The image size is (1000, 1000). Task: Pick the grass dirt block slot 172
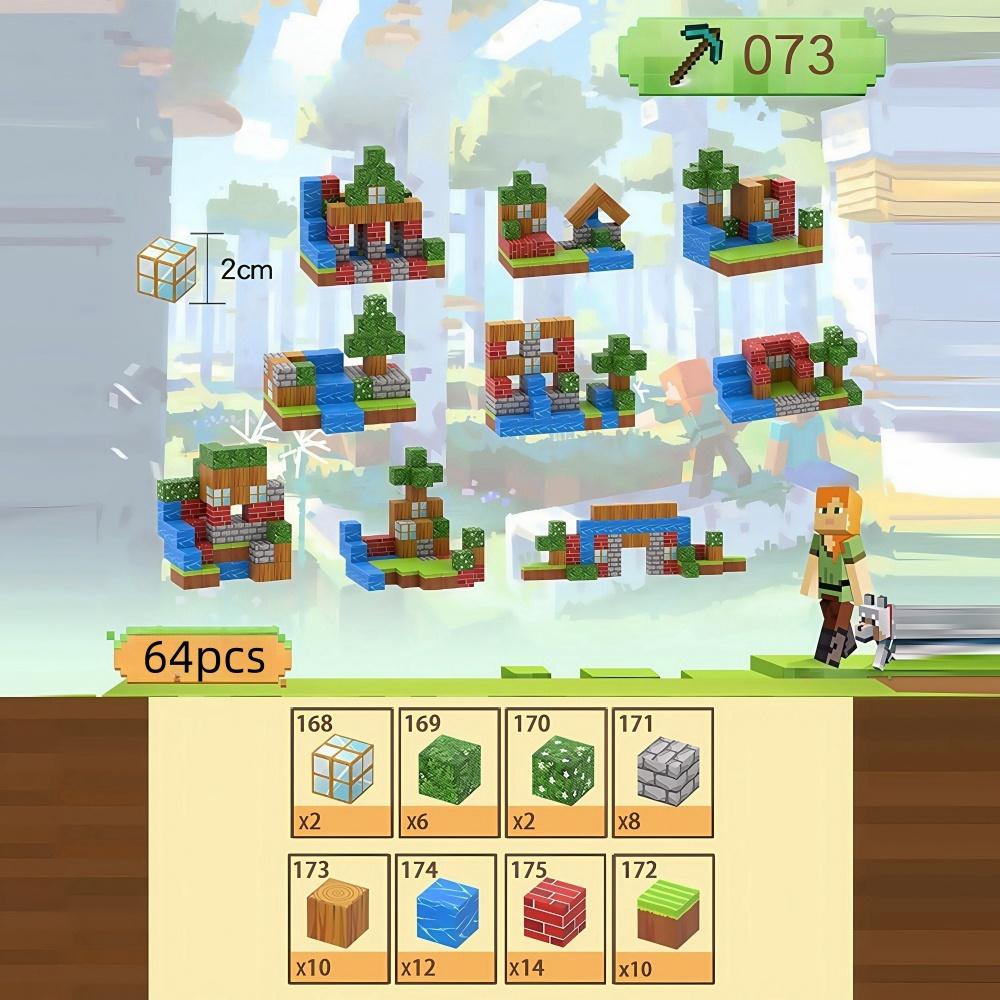point(663,918)
